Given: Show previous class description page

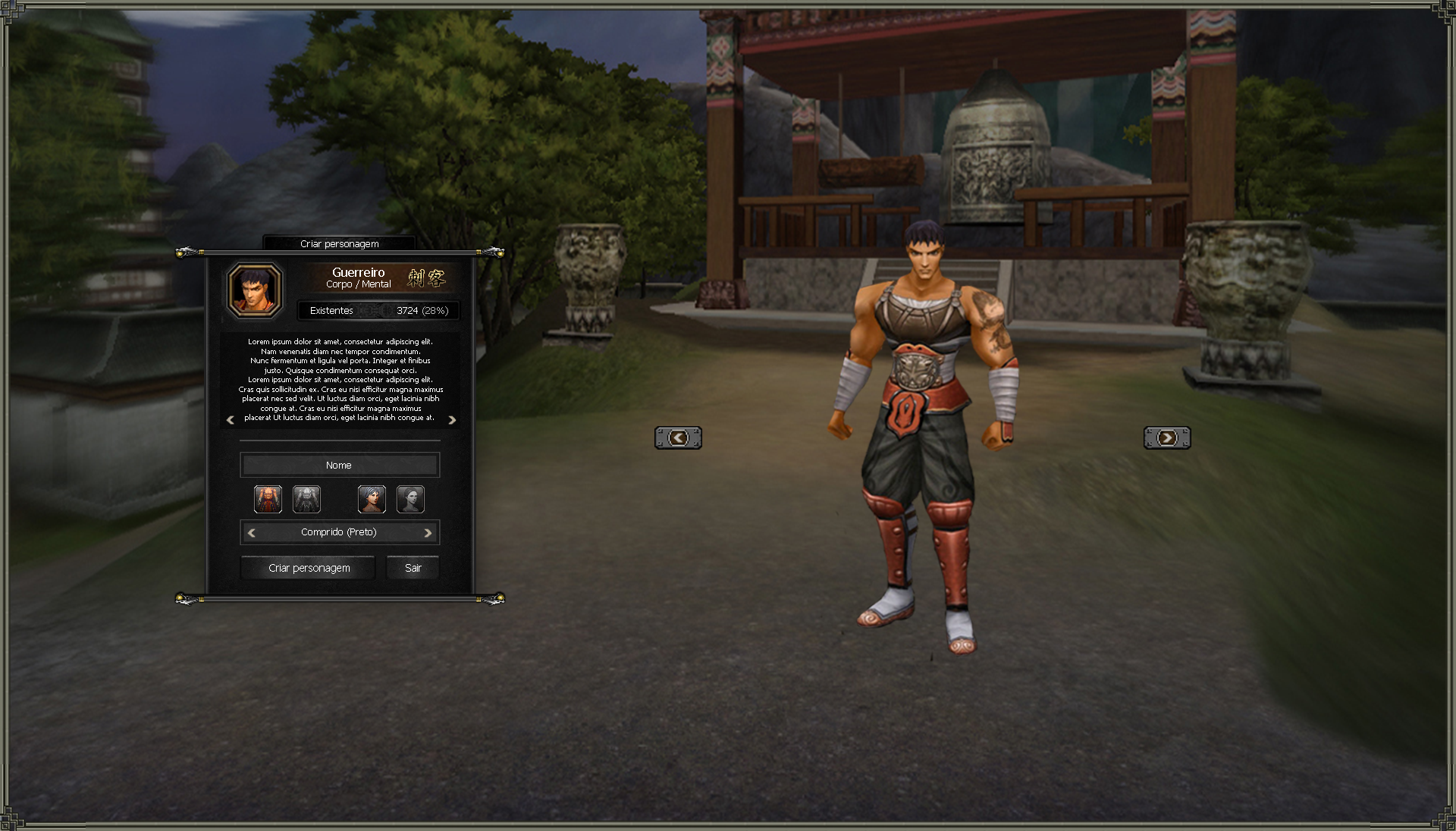Looking at the screenshot, I should [231, 420].
